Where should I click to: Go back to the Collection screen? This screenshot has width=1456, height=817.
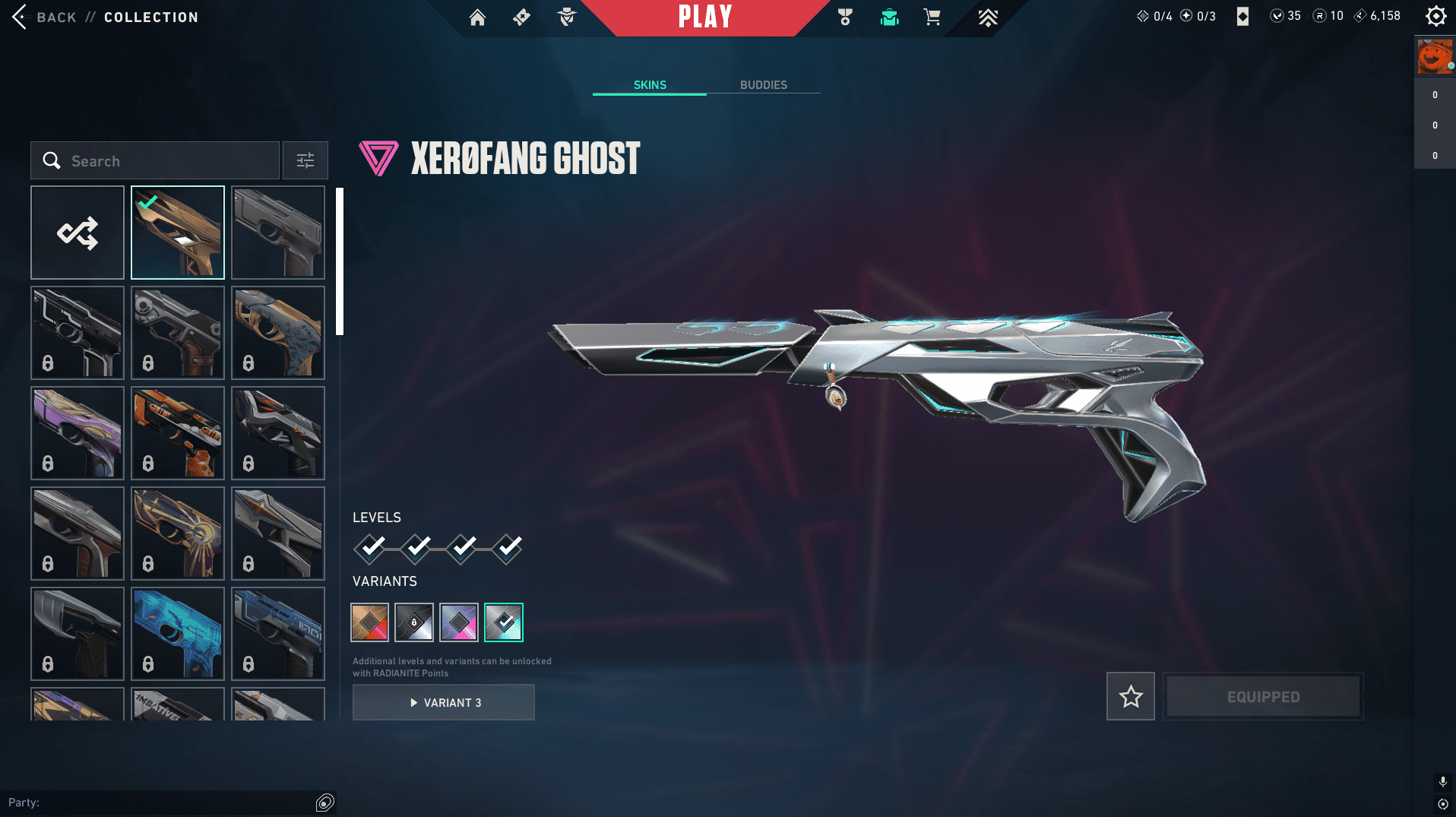tap(46, 17)
